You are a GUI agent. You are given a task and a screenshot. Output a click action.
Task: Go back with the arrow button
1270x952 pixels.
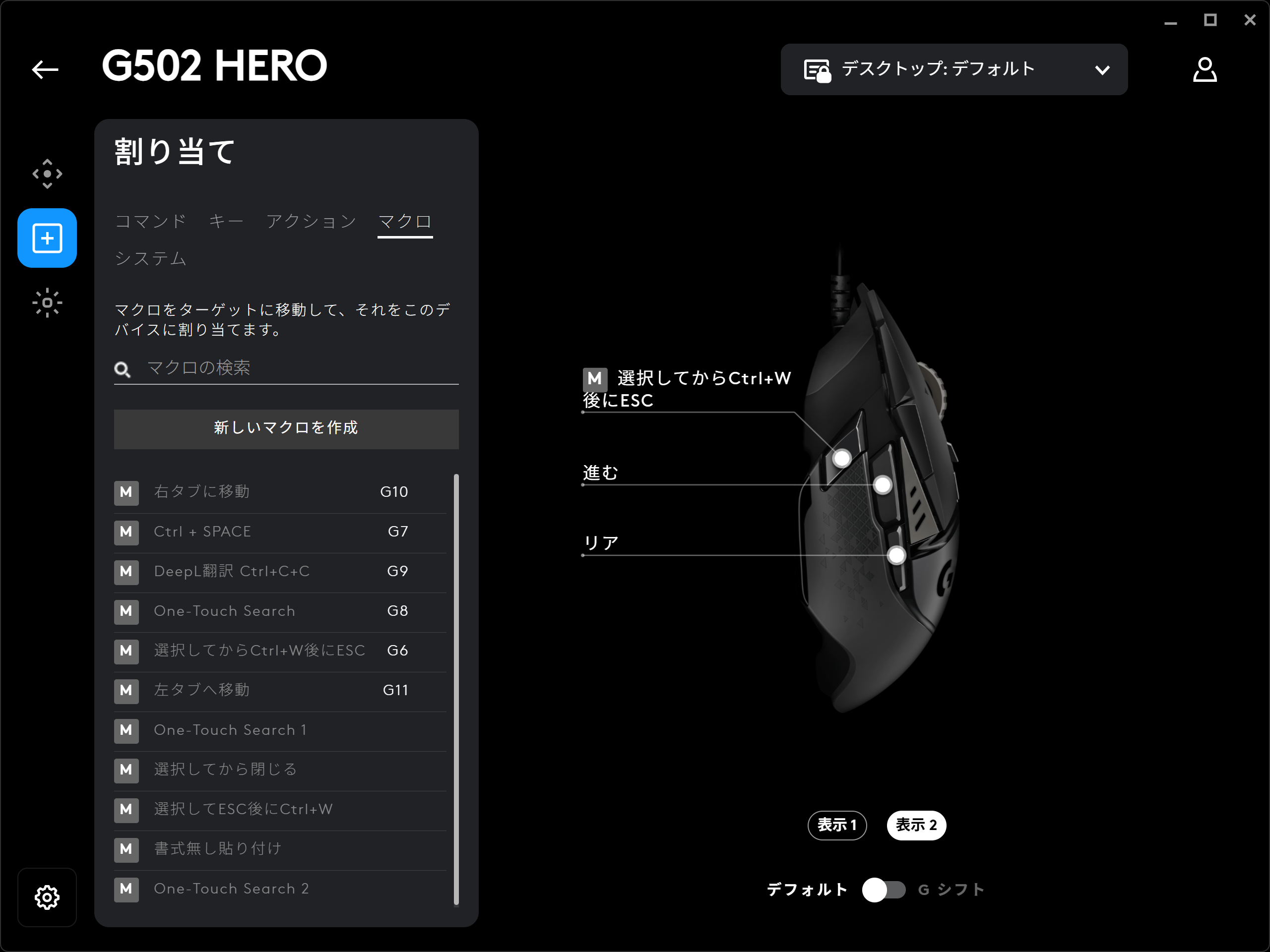point(45,69)
